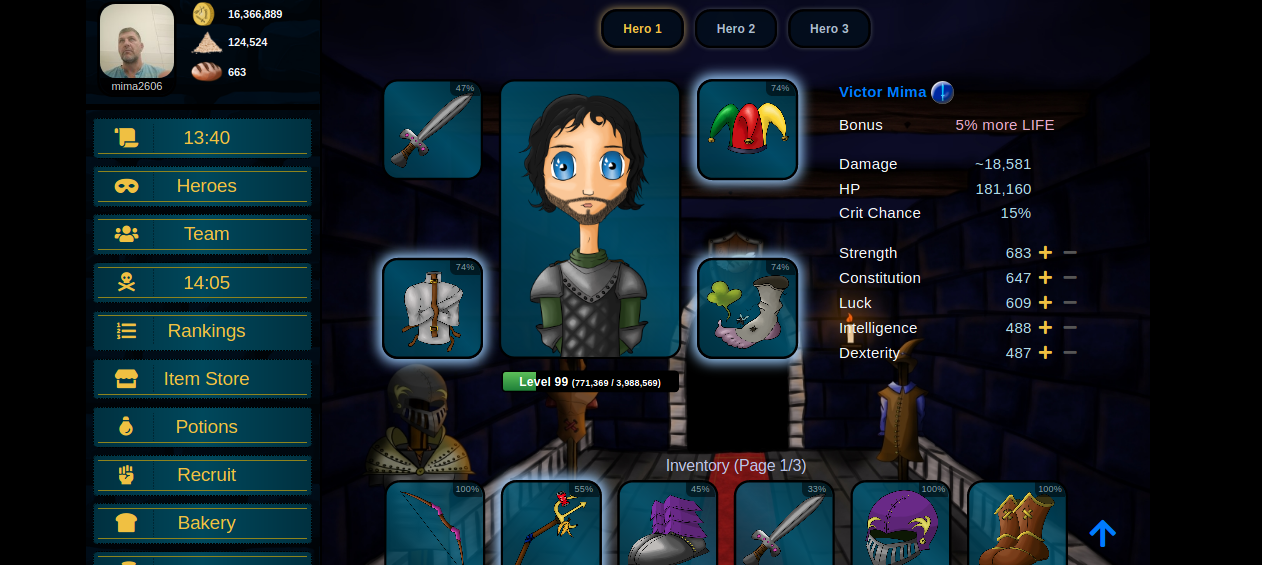Select the purple plumed helmet in inventory
1262x565 pixels.
tap(900, 525)
